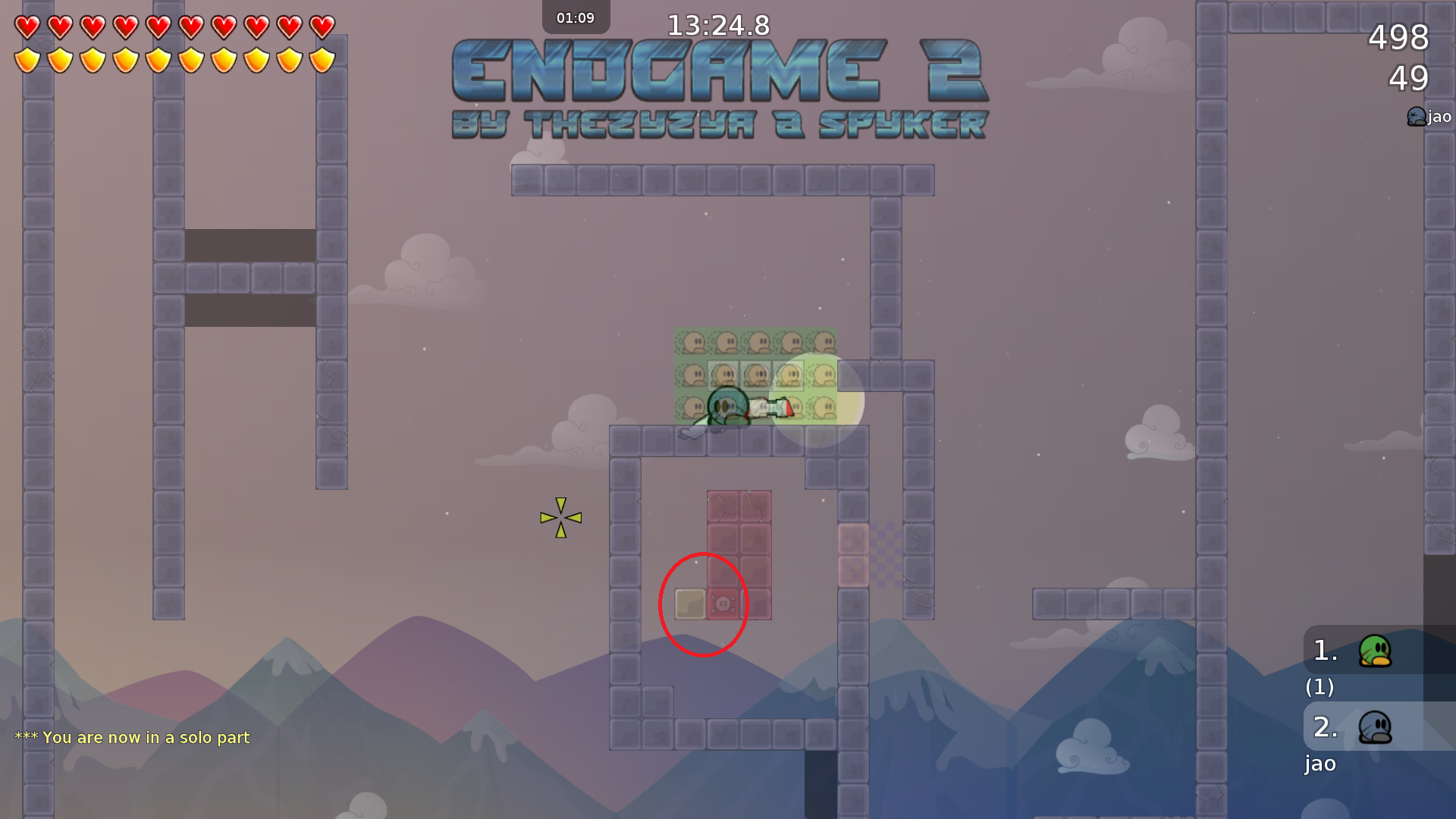Viewport: 1456px width, 819px height.
Task: Click the last red heart in the health row
Action: click(x=322, y=26)
